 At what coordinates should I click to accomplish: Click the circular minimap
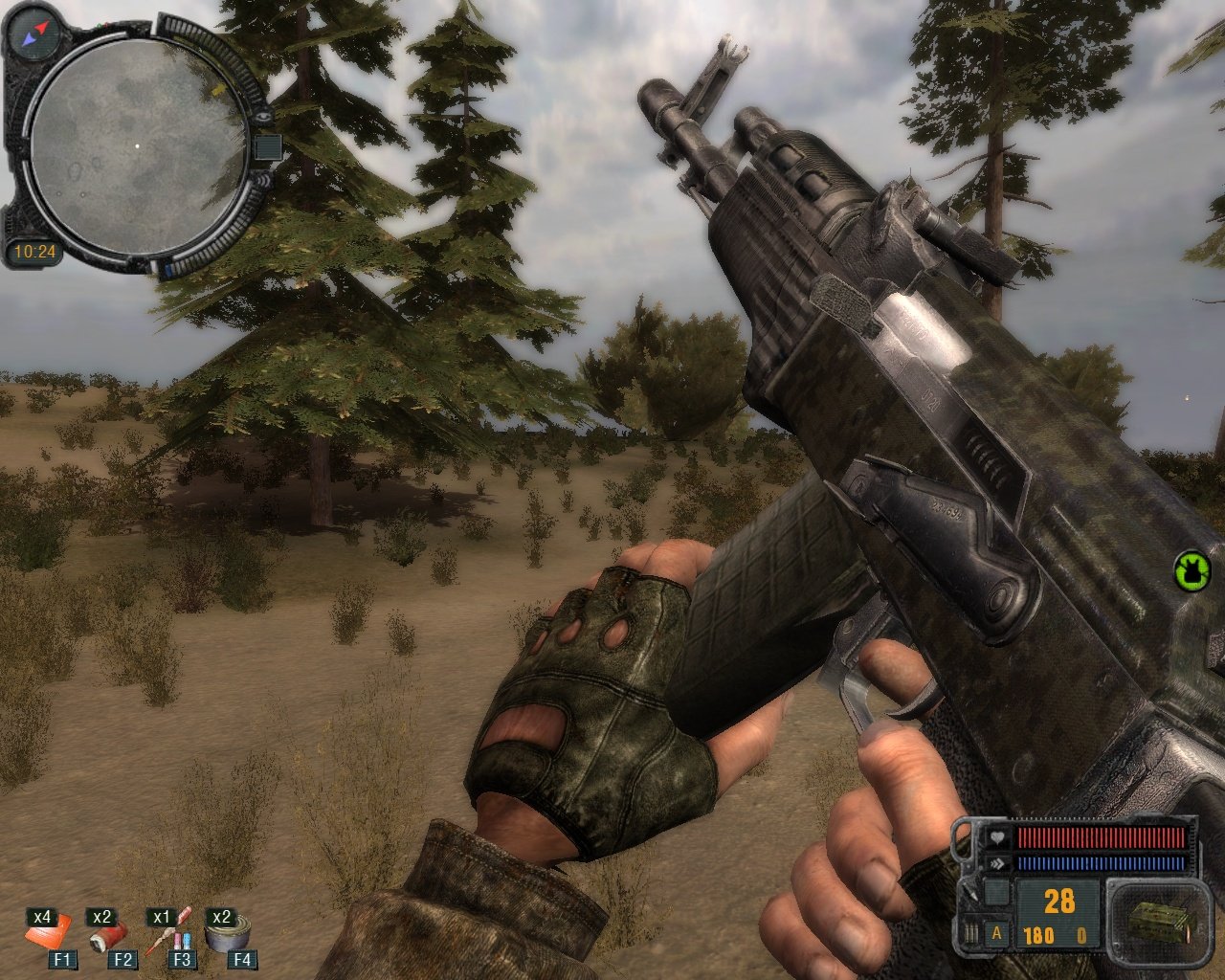point(134,145)
